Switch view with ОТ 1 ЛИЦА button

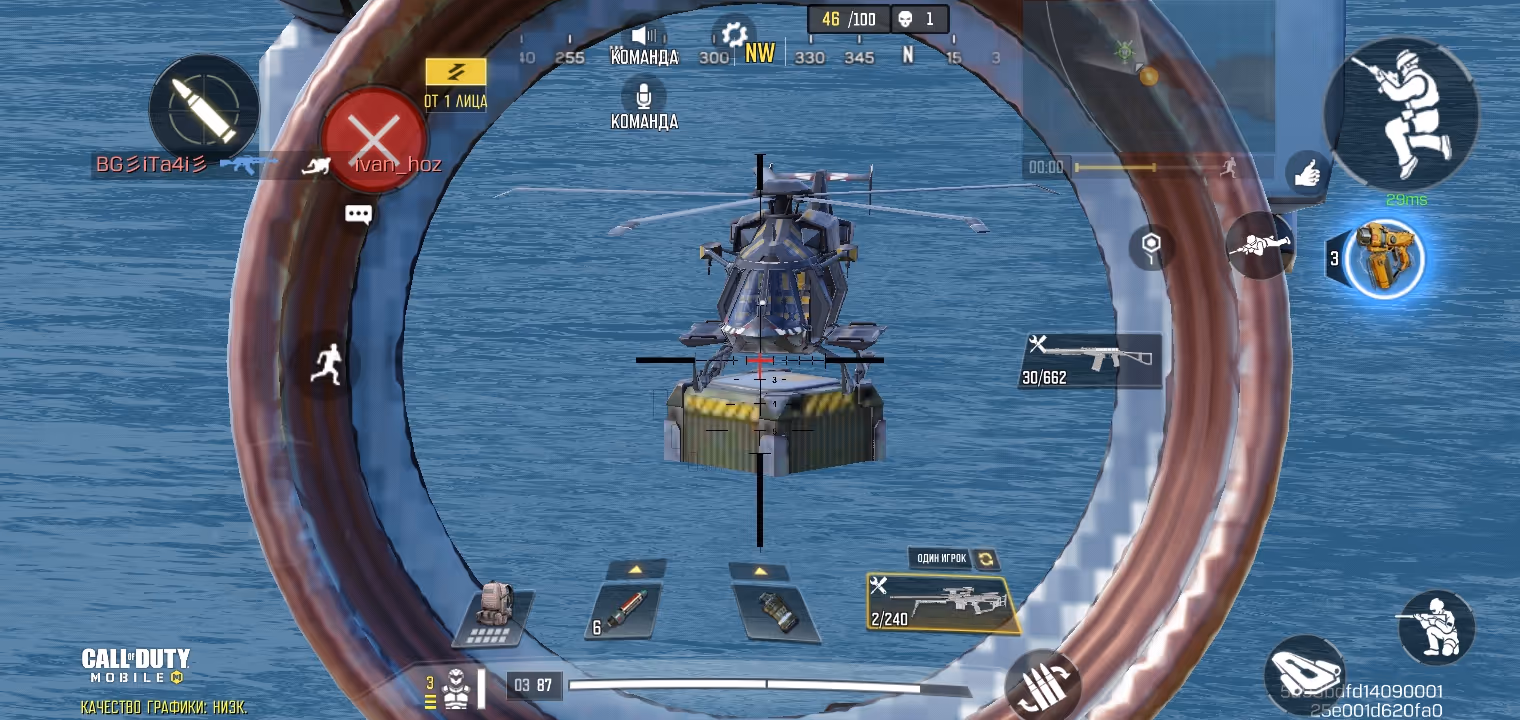point(455,83)
